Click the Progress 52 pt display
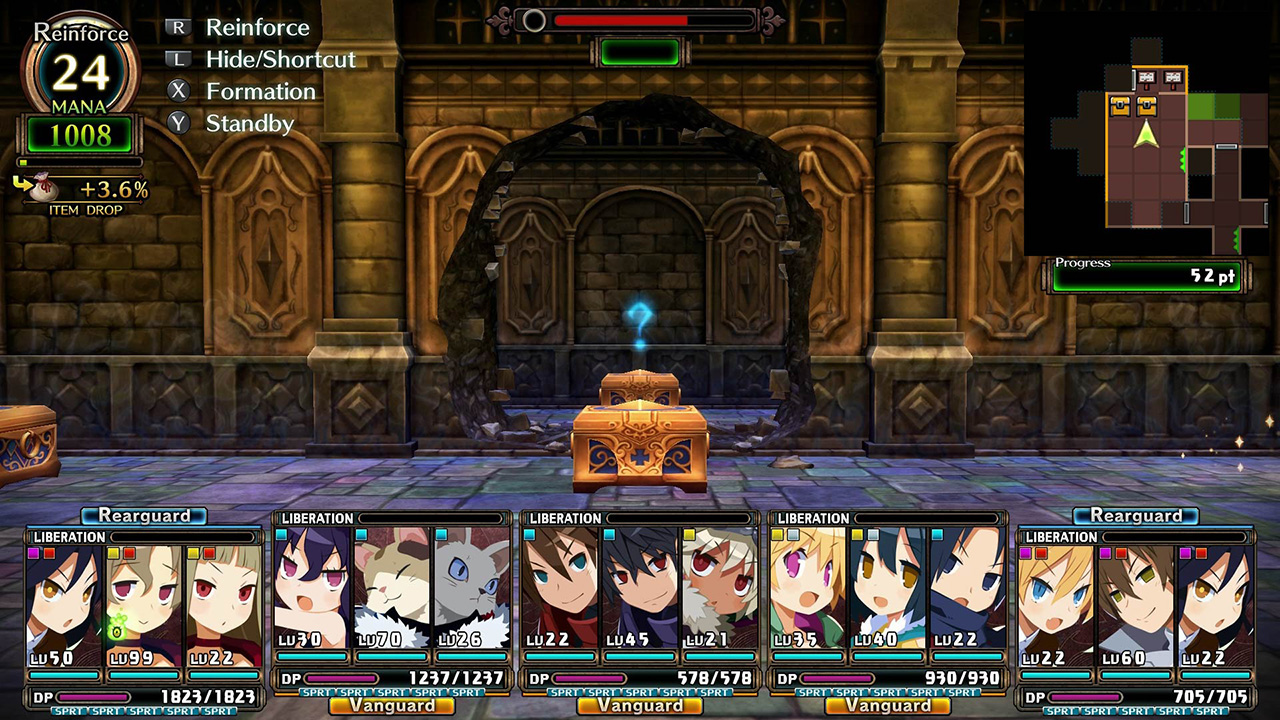 click(x=1145, y=275)
